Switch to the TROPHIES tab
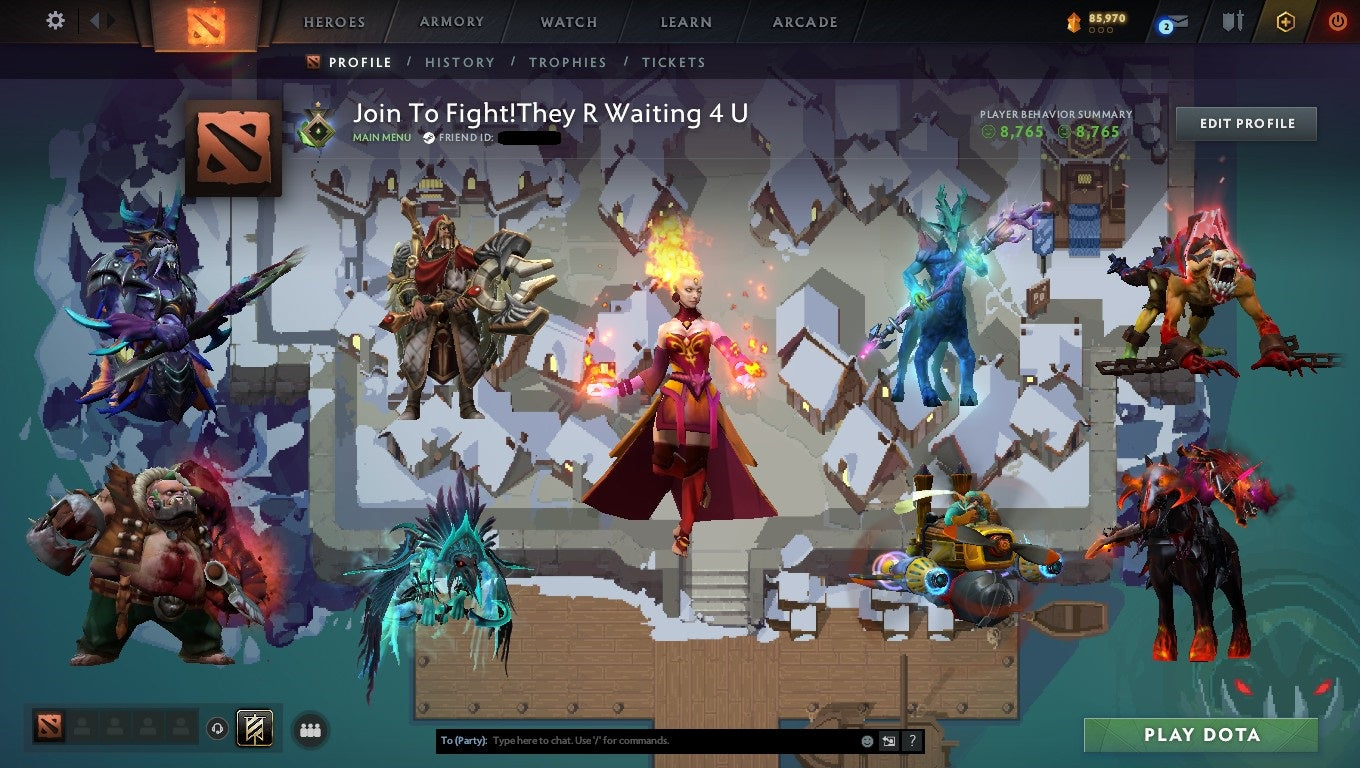Image resolution: width=1360 pixels, height=768 pixels. pos(568,62)
